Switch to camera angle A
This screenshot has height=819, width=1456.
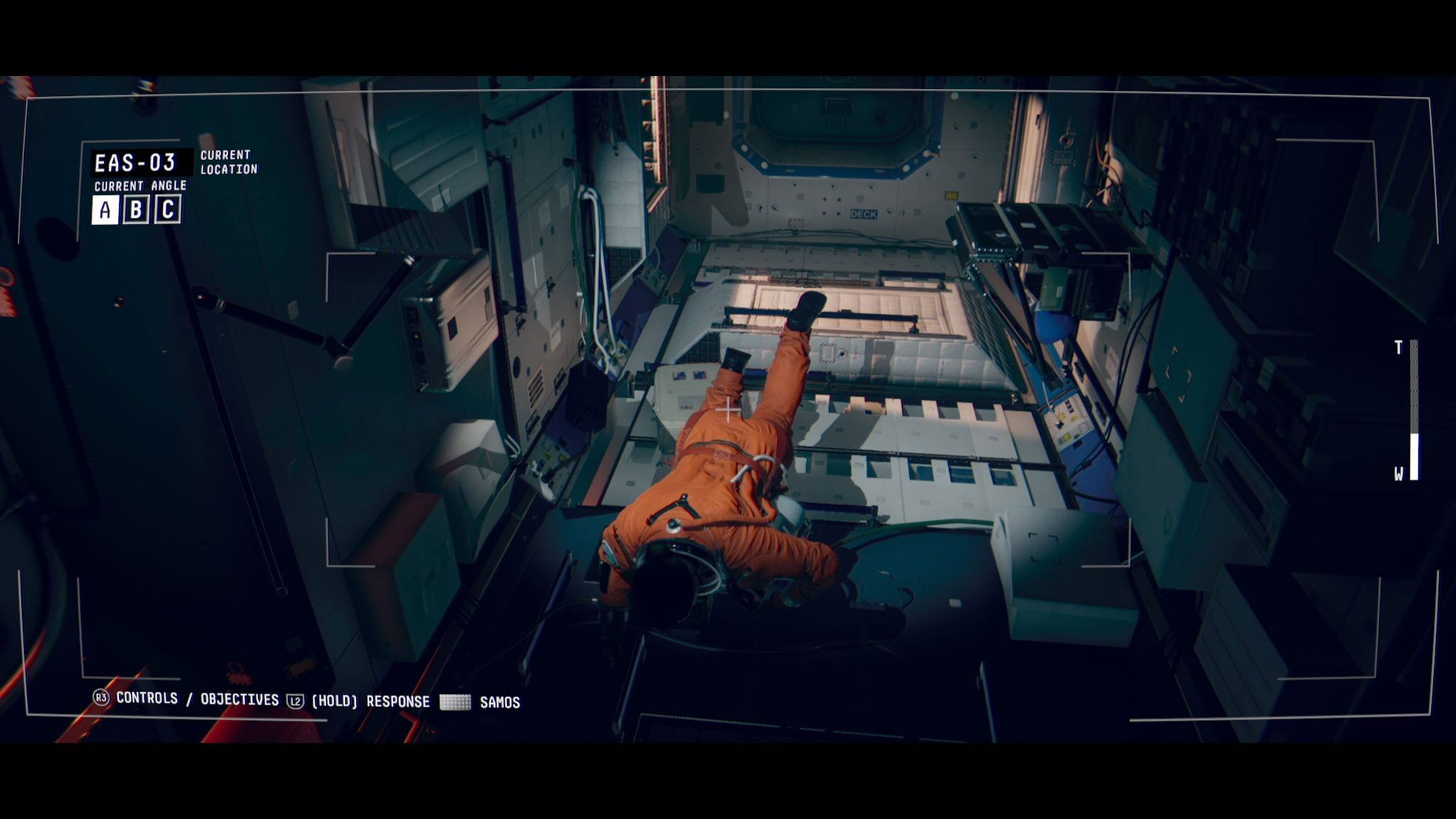[x=105, y=210]
